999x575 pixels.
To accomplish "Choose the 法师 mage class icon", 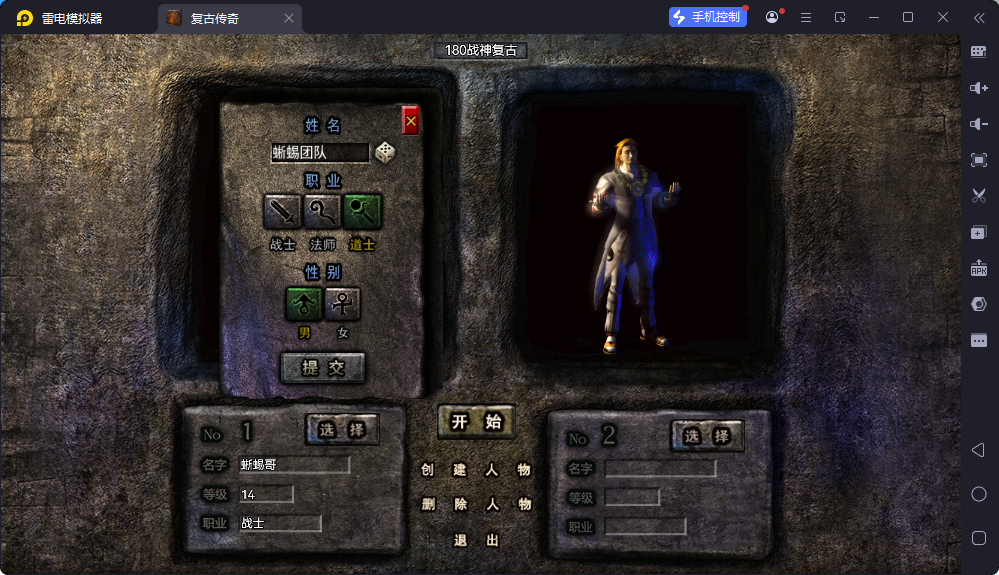I will click(322, 211).
